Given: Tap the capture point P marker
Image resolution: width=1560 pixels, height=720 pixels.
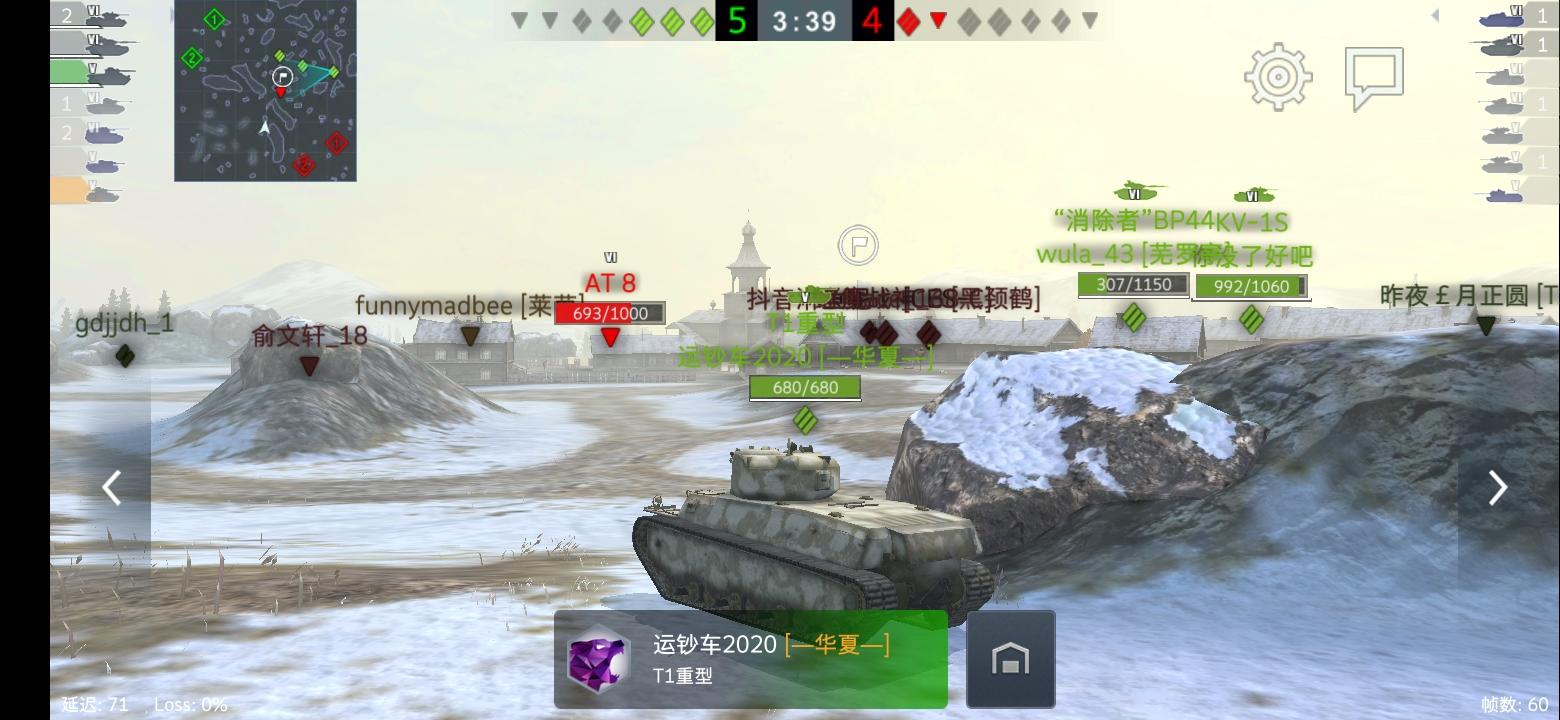Looking at the screenshot, I should (857, 244).
